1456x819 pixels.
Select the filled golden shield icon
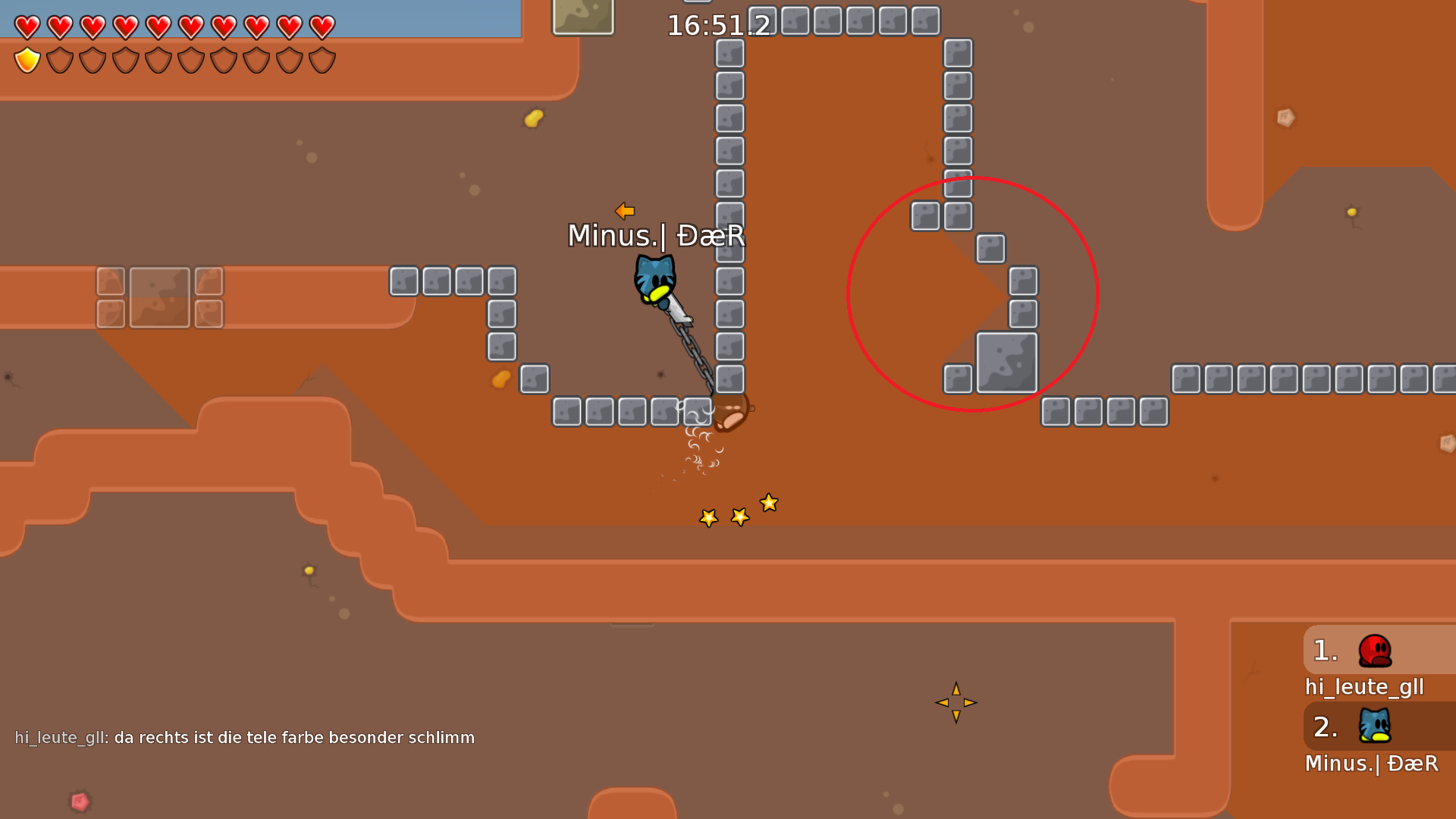[x=27, y=60]
